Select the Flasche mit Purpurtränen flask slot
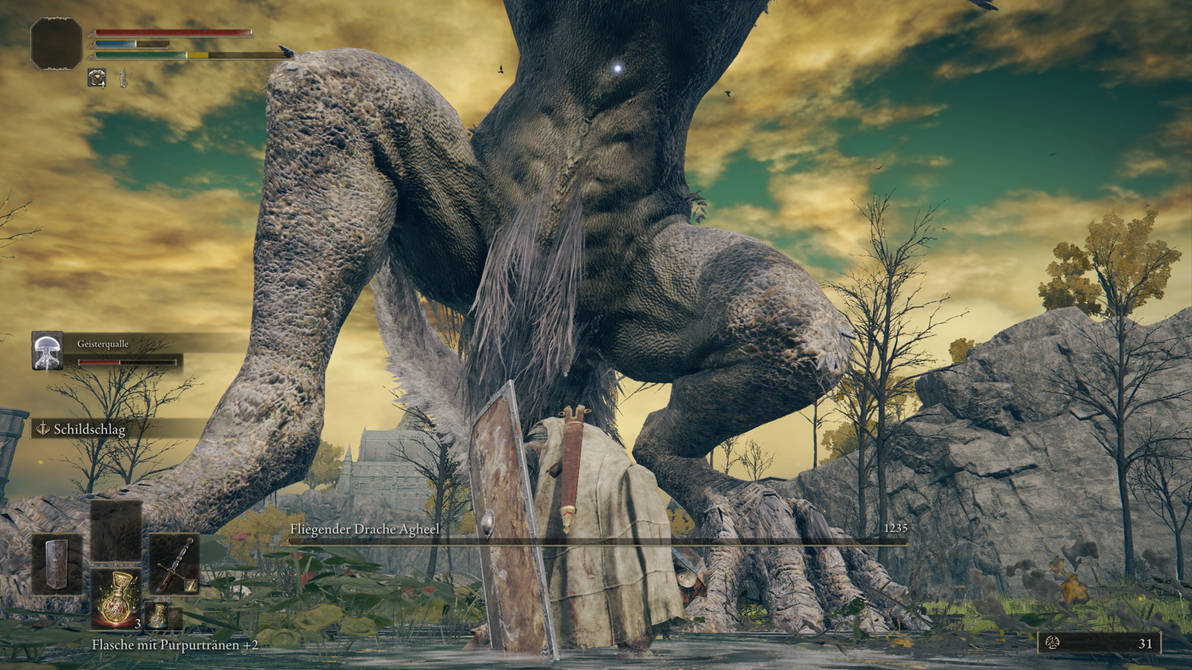Image resolution: width=1192 pixels, height=670 pixels. 117,598
